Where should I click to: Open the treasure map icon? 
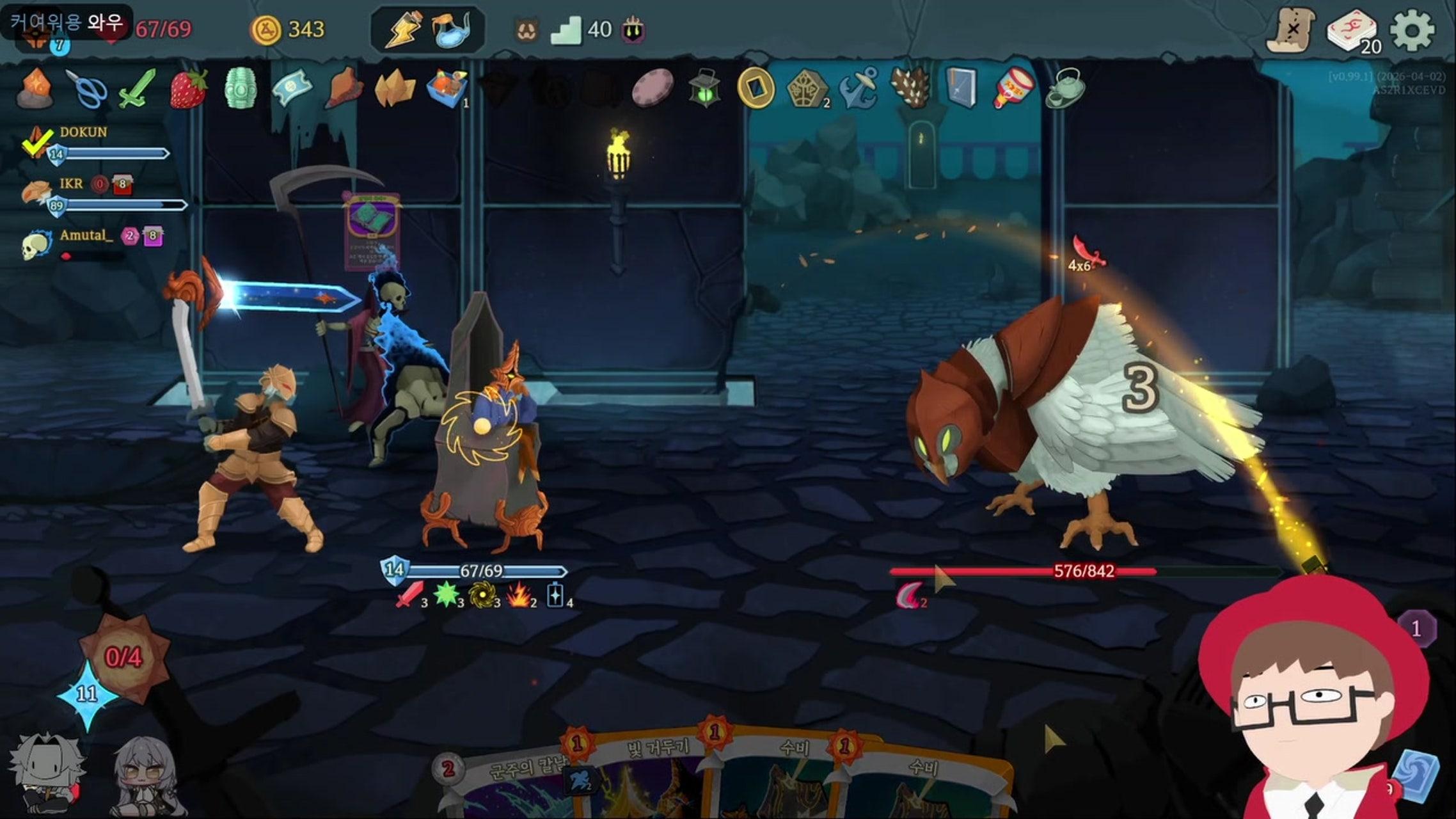click(1291, 30)
